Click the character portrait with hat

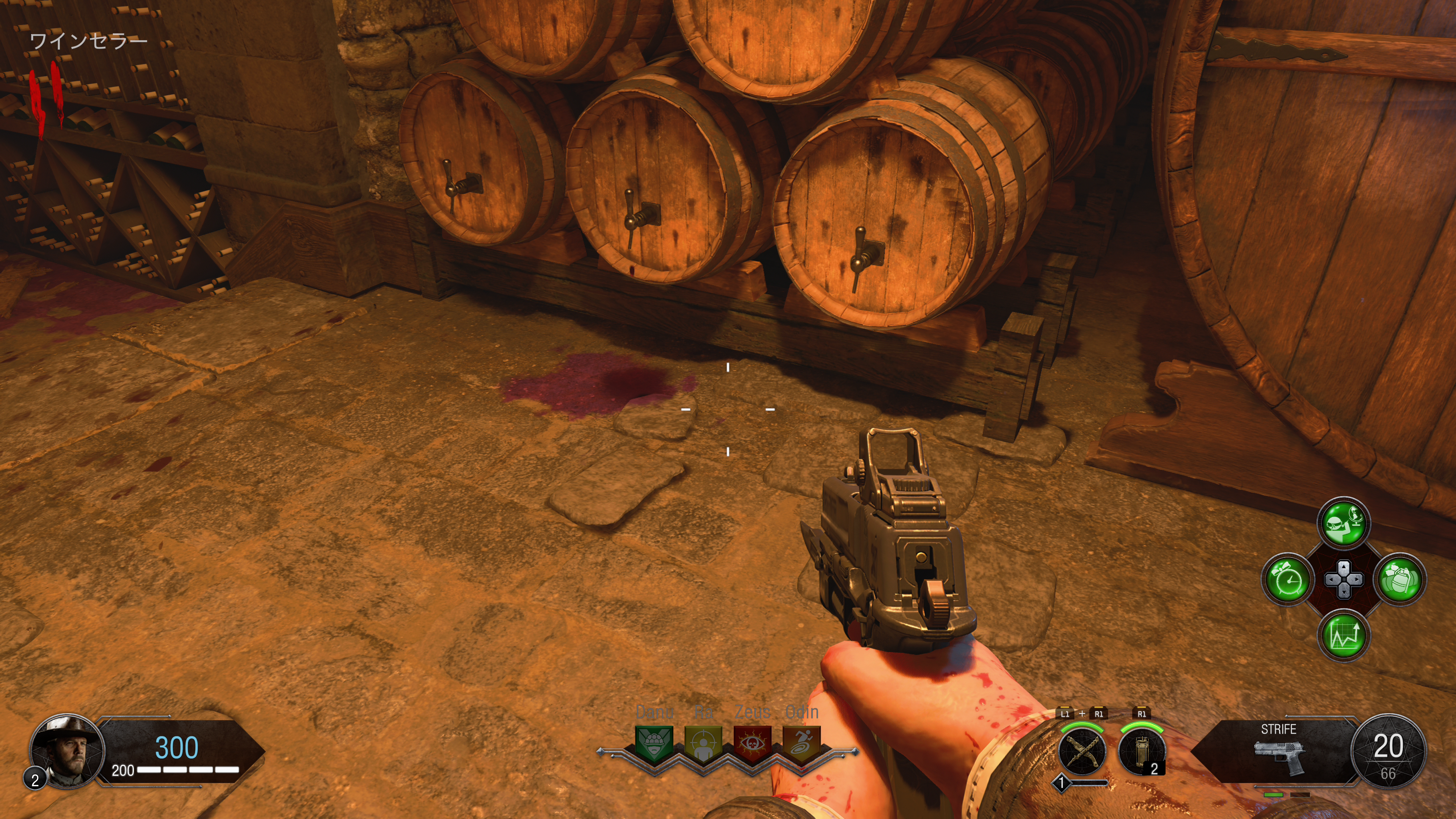(x=67, y=750)
